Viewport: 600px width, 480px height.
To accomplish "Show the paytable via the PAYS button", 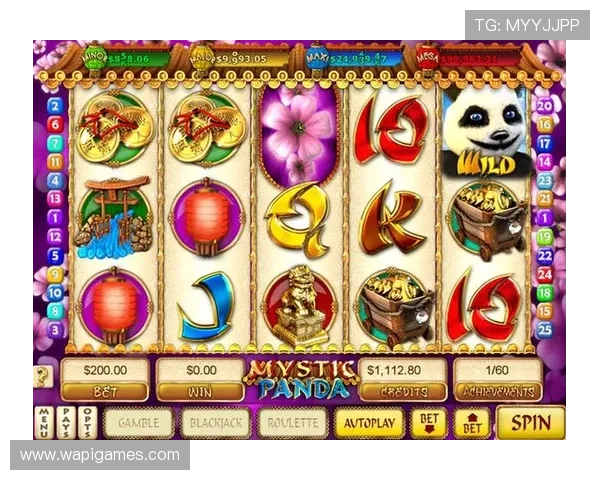I will coord(65,422).
